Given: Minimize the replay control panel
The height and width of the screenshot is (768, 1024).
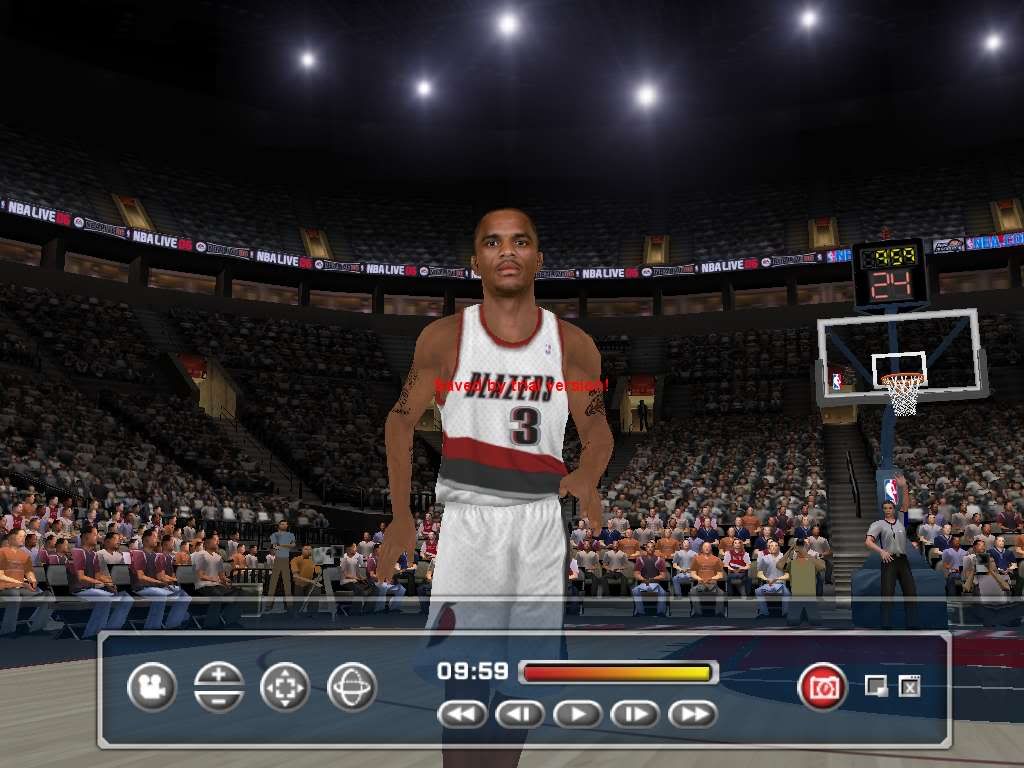Looking at the screenshot, I should (x=876, y=686).
